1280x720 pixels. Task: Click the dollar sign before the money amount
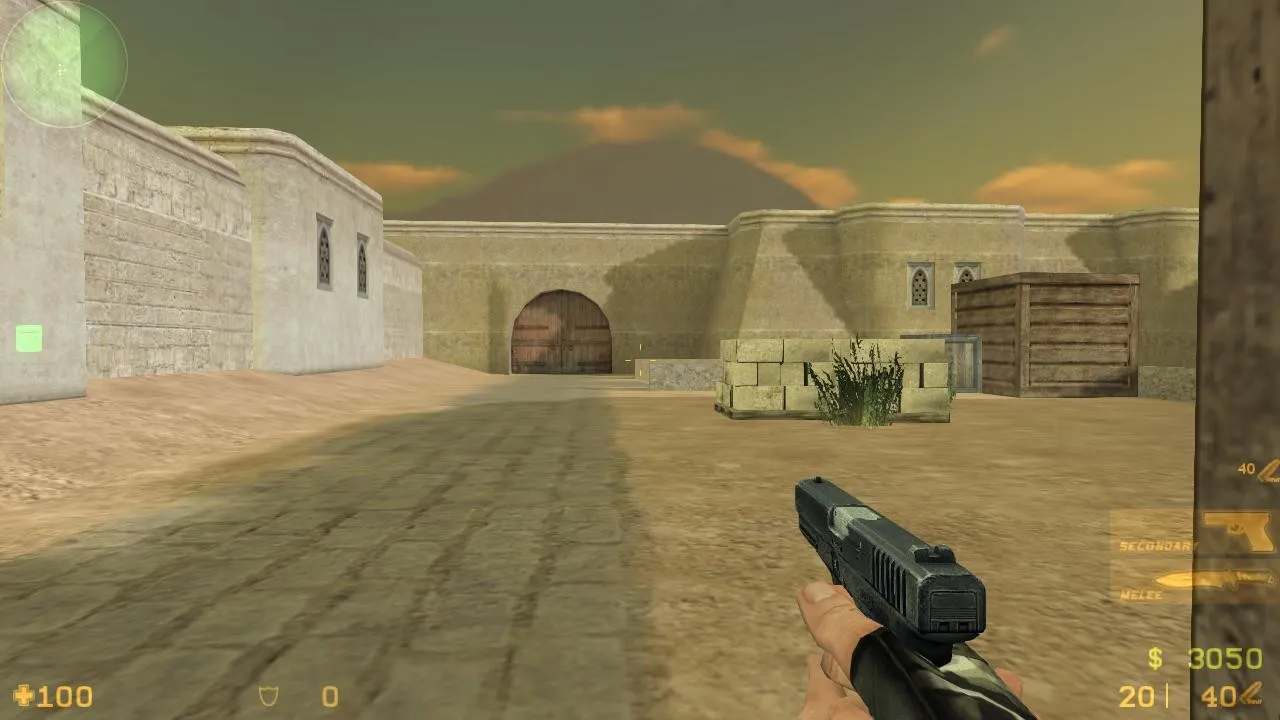coord(1157,660)
